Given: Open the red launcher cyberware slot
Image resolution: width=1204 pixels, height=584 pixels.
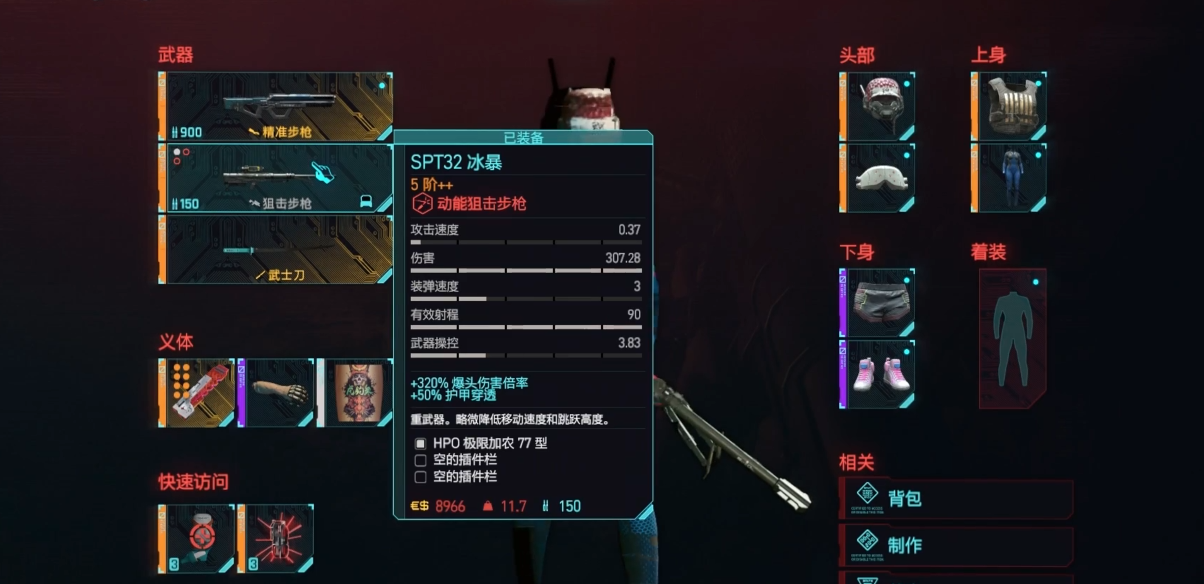Looking at the screenshot, I should [x=198, y=393].
